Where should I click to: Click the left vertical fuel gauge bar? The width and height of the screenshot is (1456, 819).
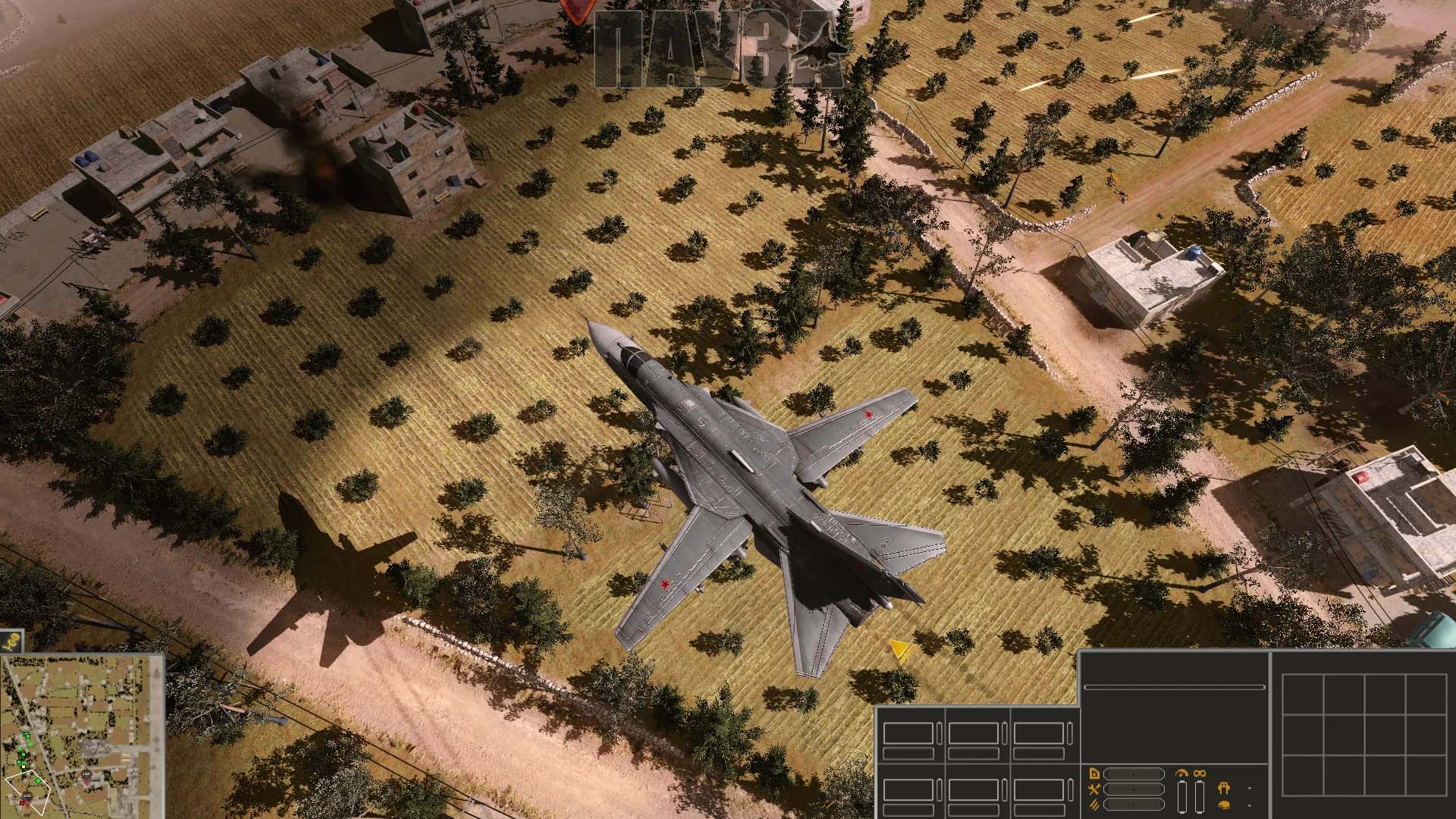1181,797
